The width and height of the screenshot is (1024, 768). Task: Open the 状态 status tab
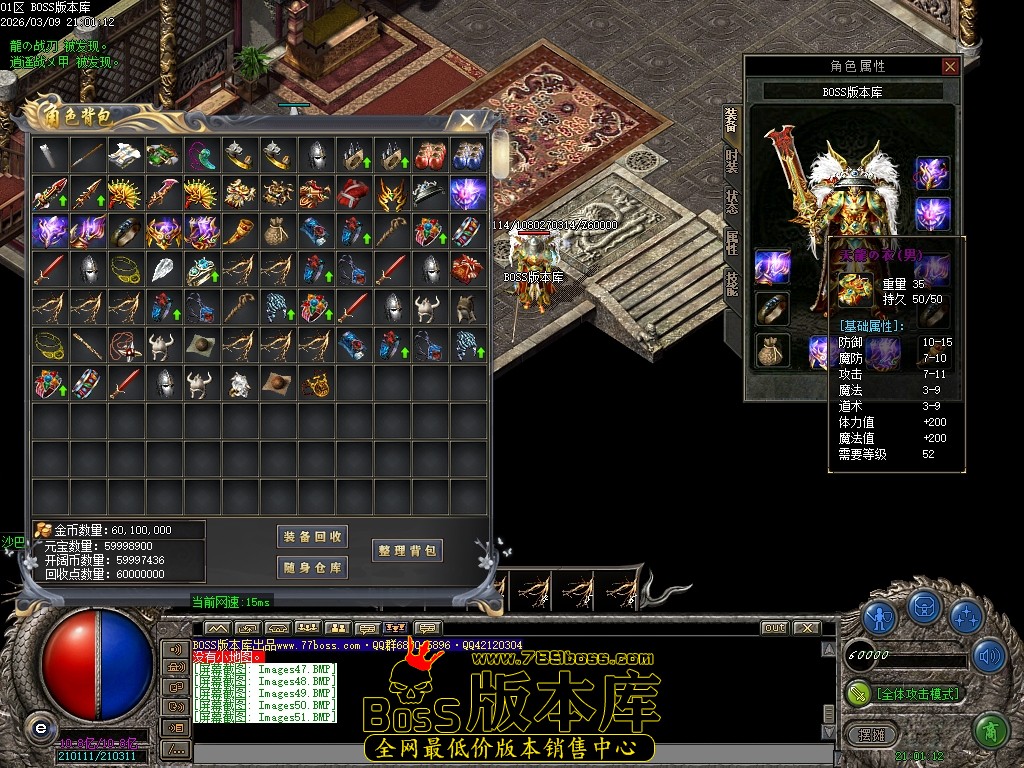pos(732,201)
